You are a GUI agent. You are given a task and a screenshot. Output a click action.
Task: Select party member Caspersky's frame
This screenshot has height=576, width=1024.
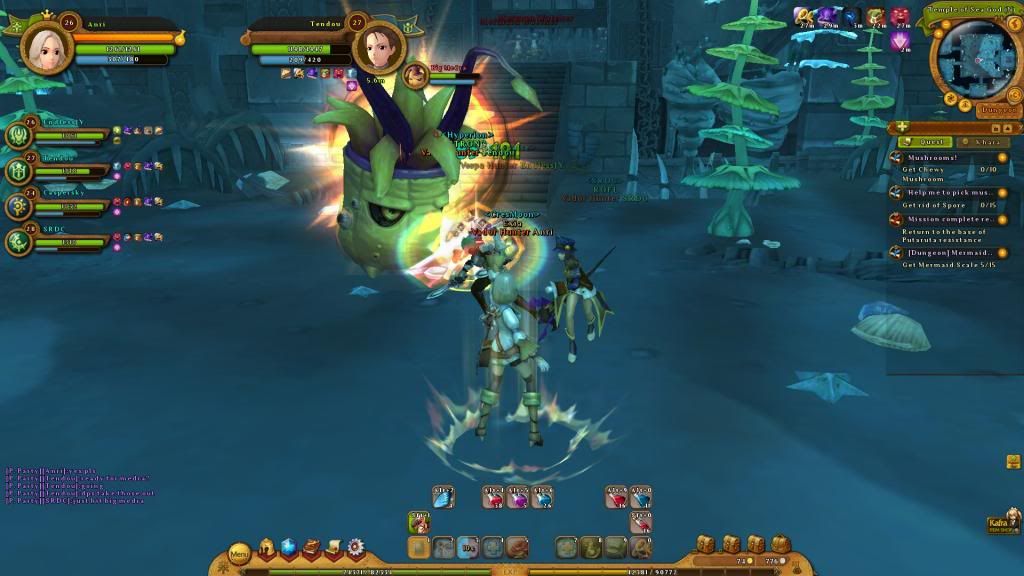coord(21,207)
